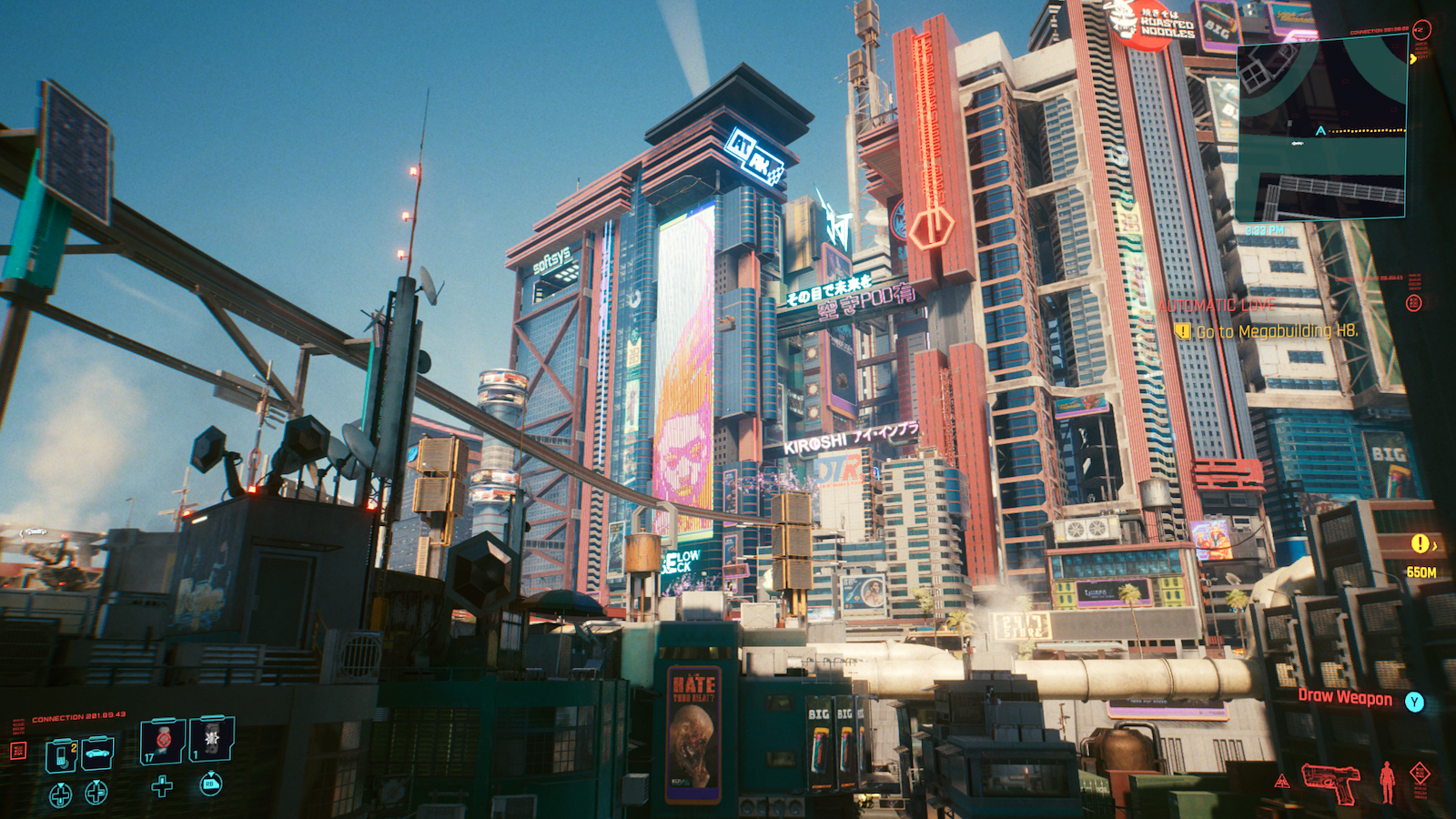
Task: Click the character silhouette status icon
Action: tap(1388, 781)
